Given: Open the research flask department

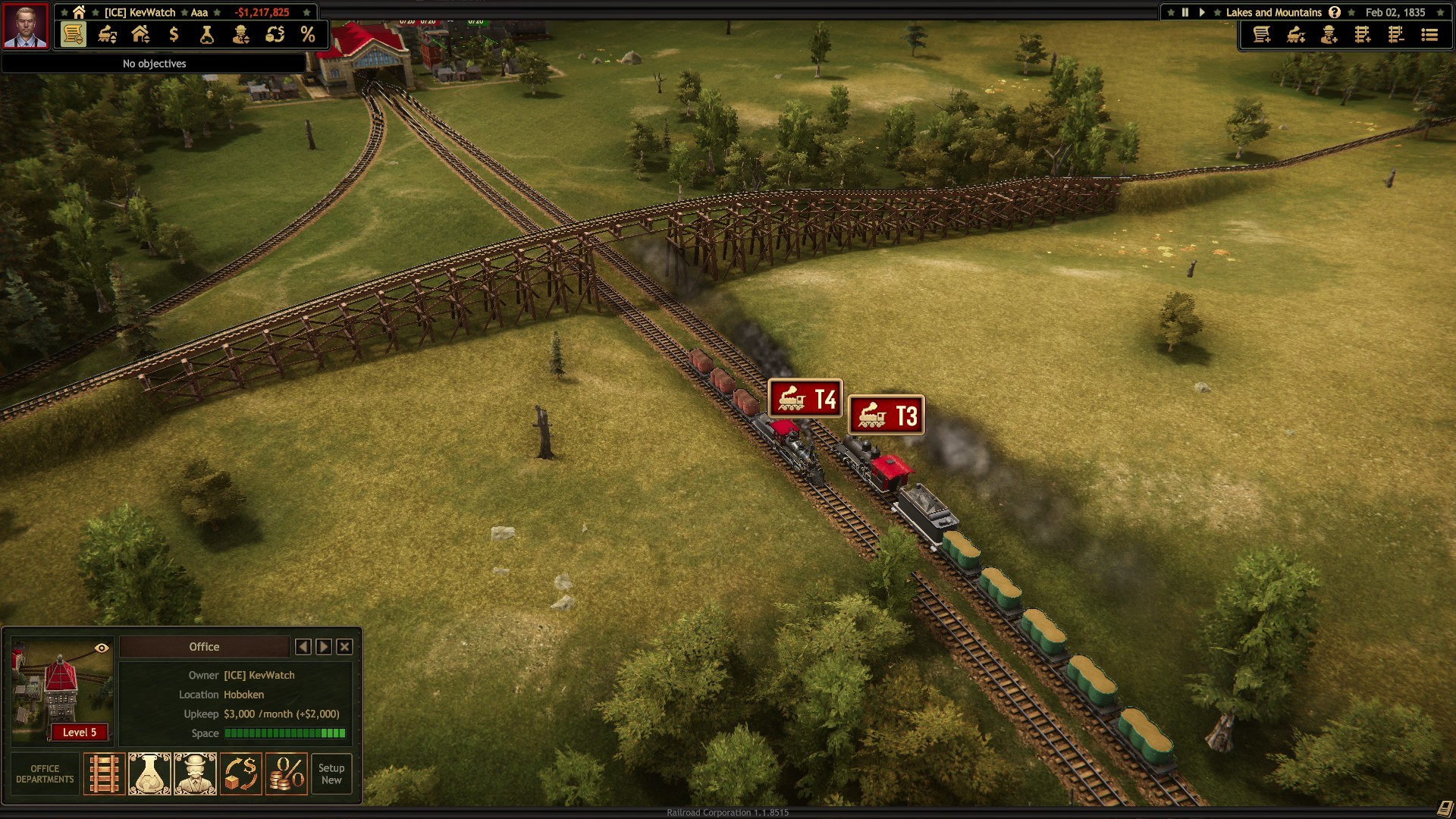Looking at the screenshot, I should [149, 774].
